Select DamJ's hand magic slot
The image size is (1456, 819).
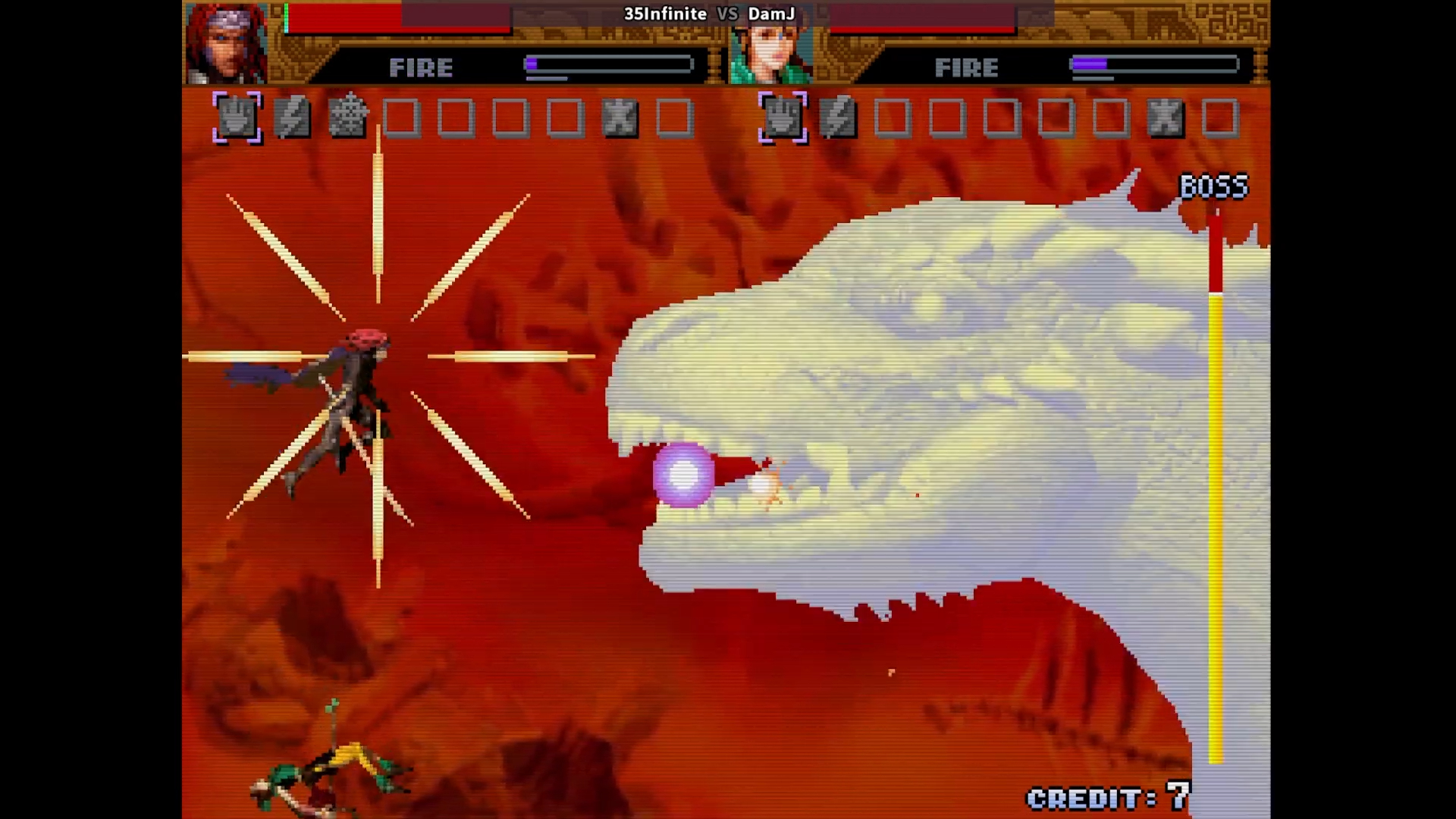(783, 118)
